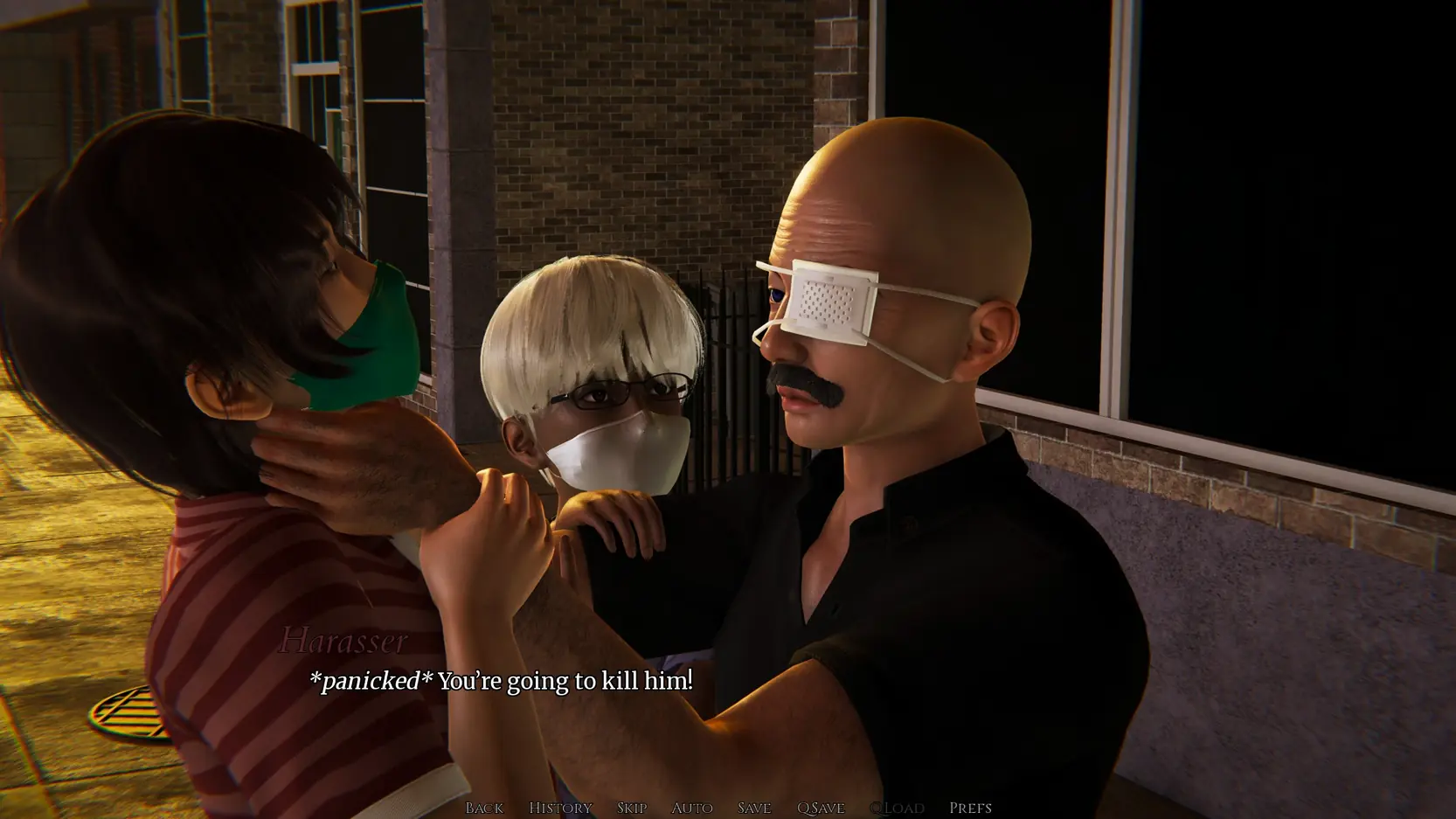This screenshot has width=1456, height=819.
Task: Open the dialogue History log
Action: point(560,808)
